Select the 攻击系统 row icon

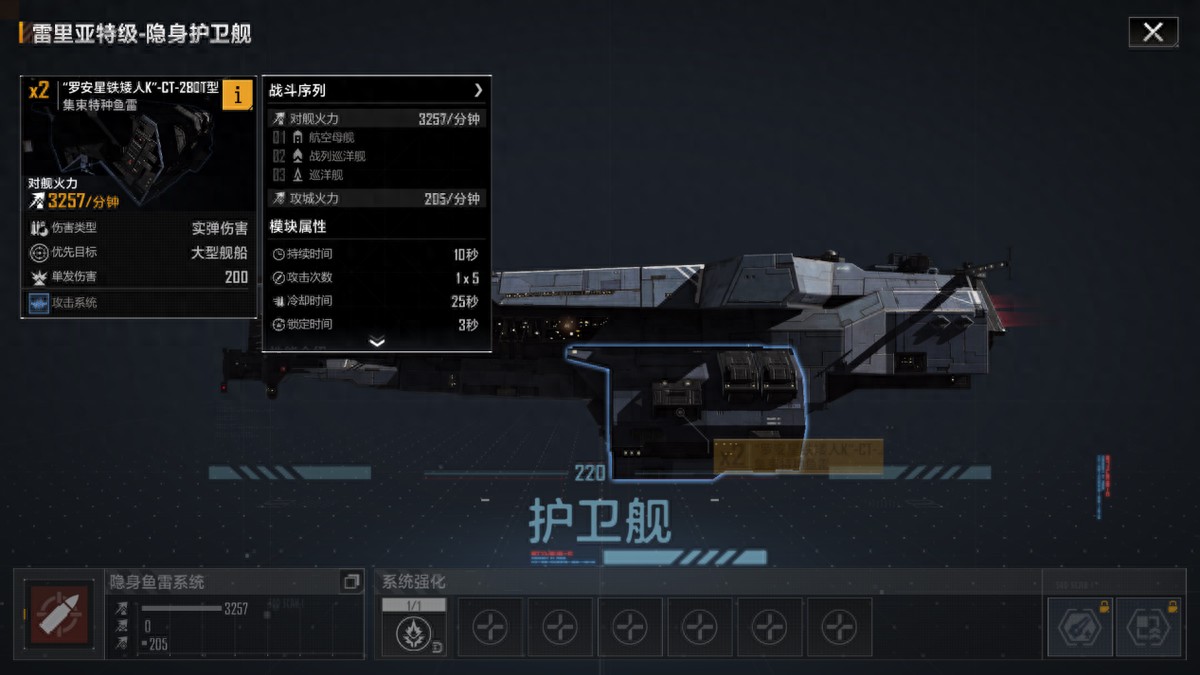(39, 303)
